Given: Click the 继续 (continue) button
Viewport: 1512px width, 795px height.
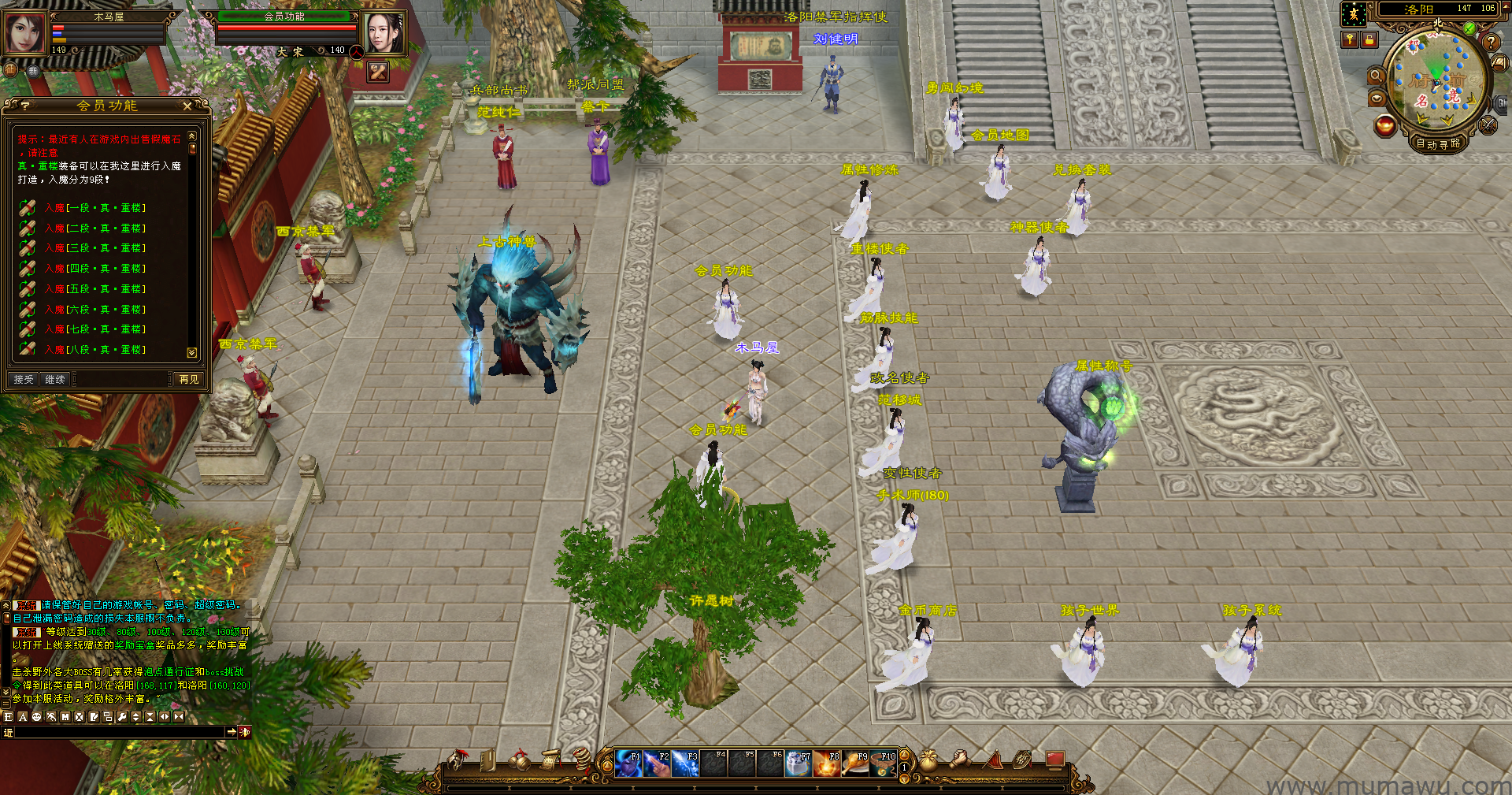Looking at the screenshot, I should click(x=55, y=380).
